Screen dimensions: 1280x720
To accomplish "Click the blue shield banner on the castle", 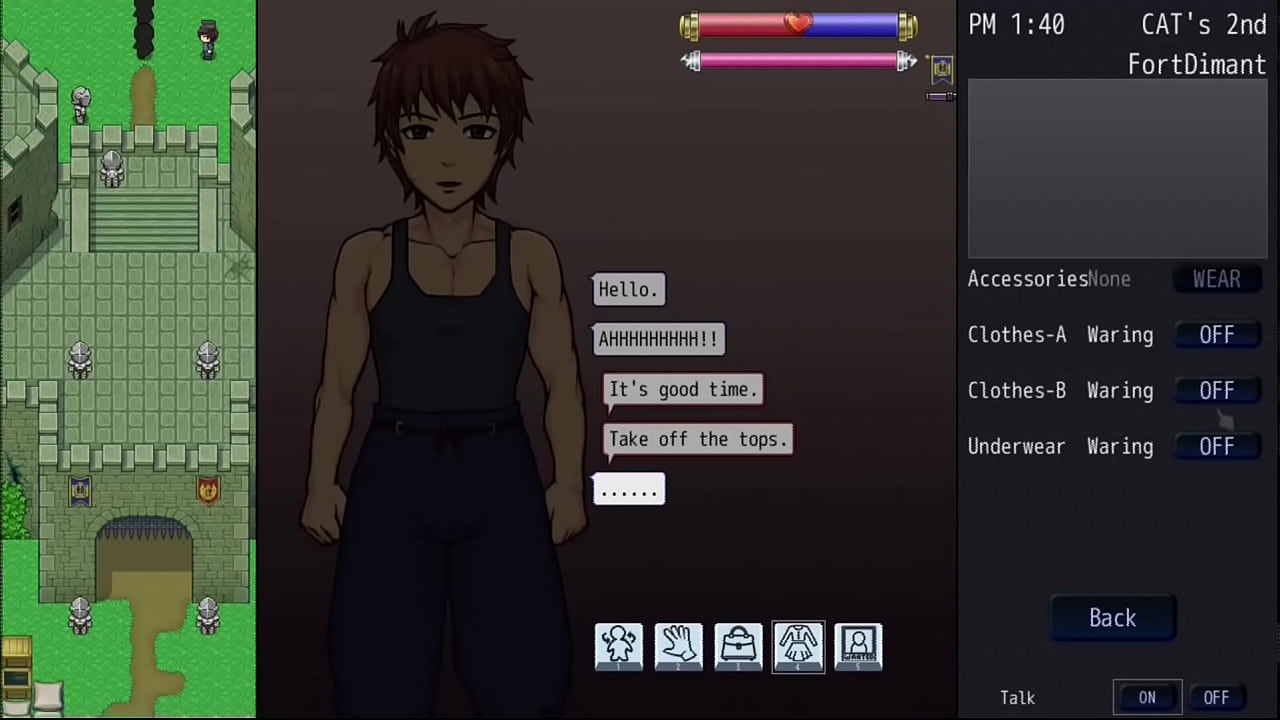I will (80, 489).
